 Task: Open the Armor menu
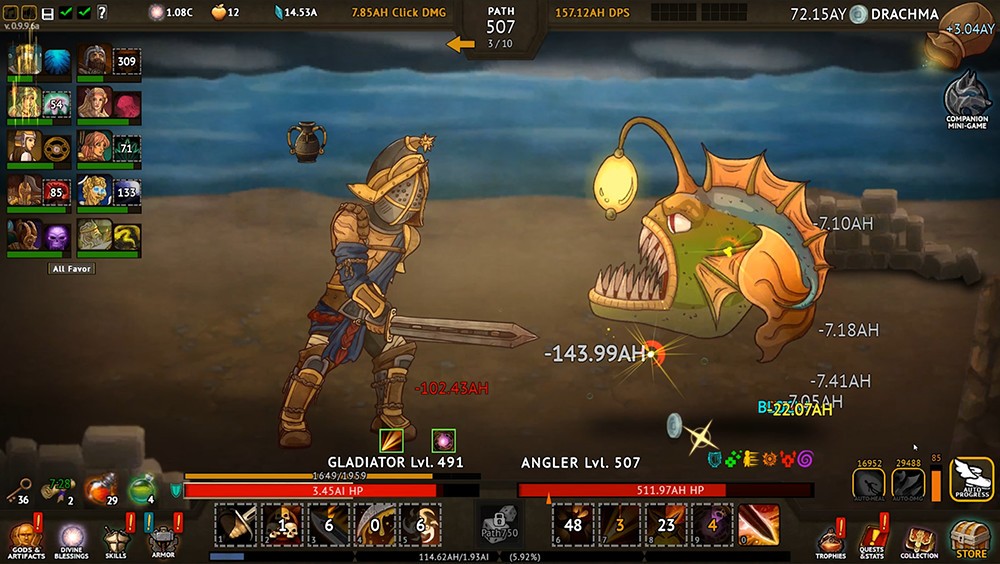tap(163, 537)
